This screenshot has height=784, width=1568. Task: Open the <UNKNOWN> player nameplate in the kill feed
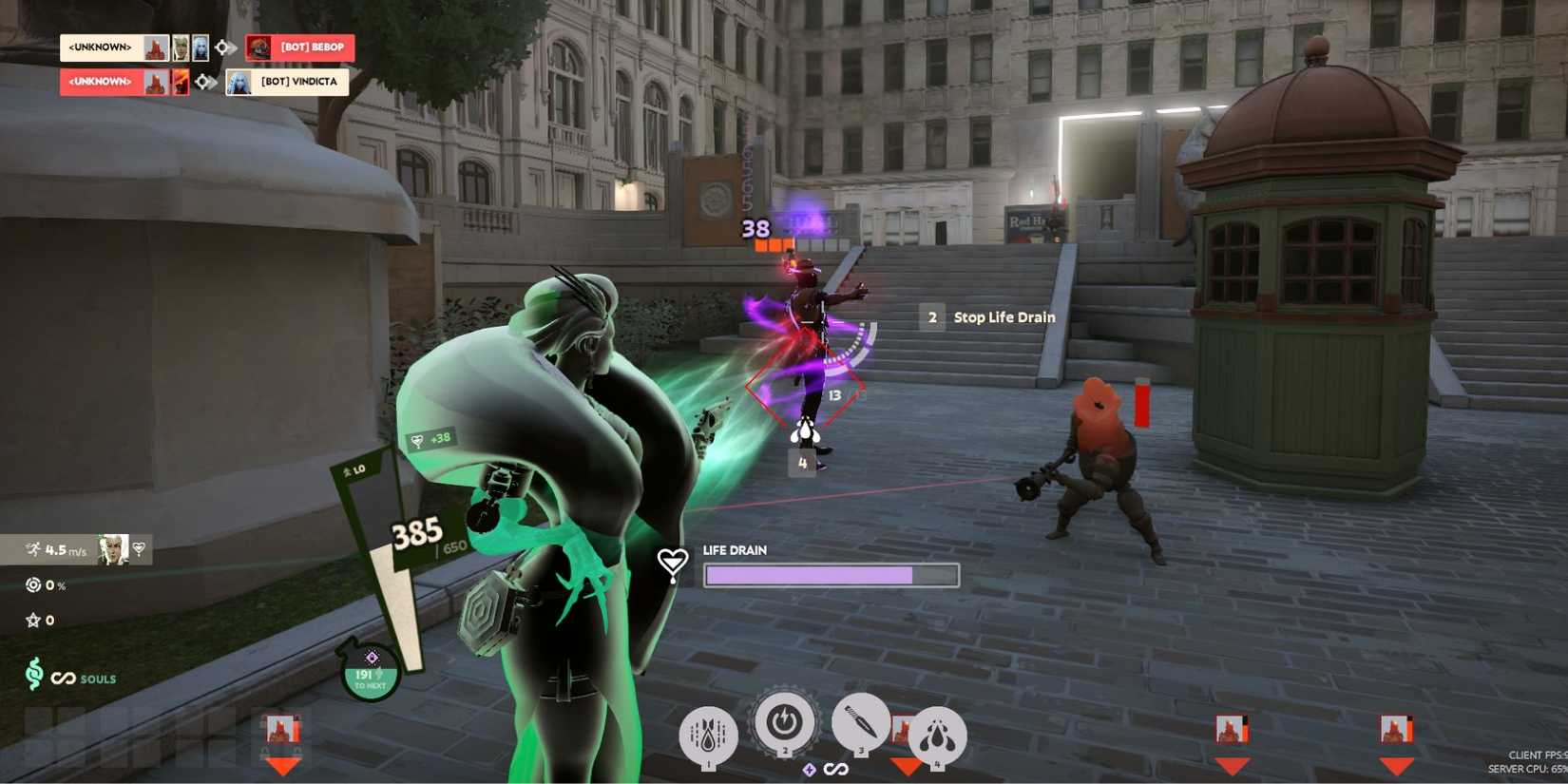pos(100,48)
